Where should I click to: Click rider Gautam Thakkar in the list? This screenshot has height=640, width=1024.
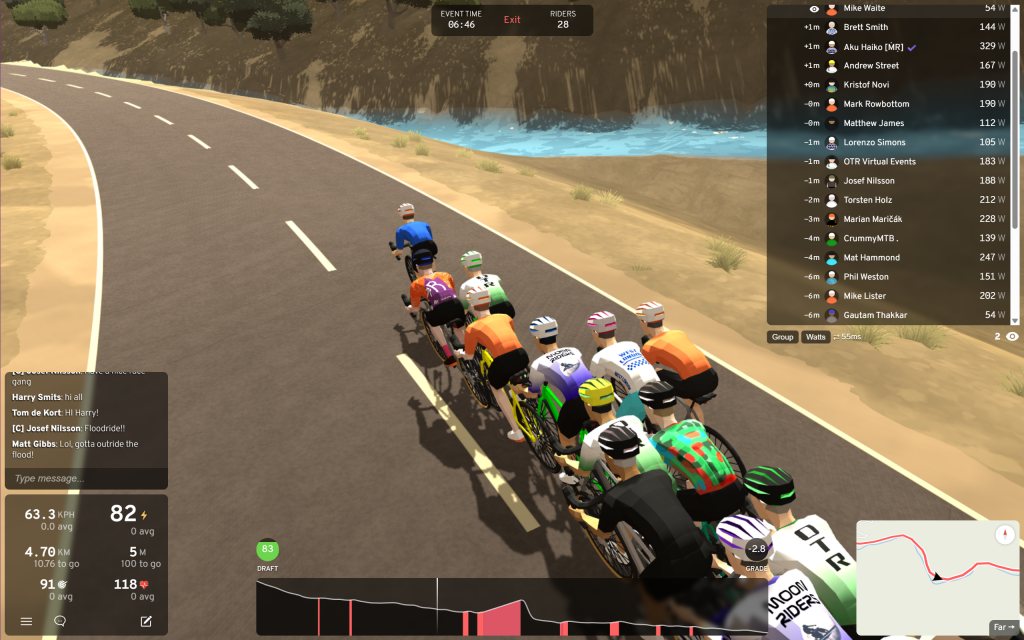(x=875, y=315)
